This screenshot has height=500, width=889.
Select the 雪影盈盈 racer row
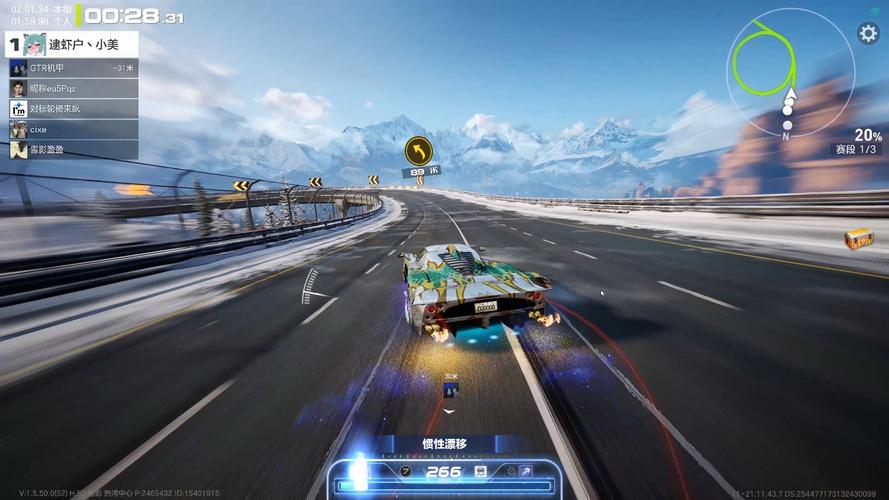click(72, 150)
